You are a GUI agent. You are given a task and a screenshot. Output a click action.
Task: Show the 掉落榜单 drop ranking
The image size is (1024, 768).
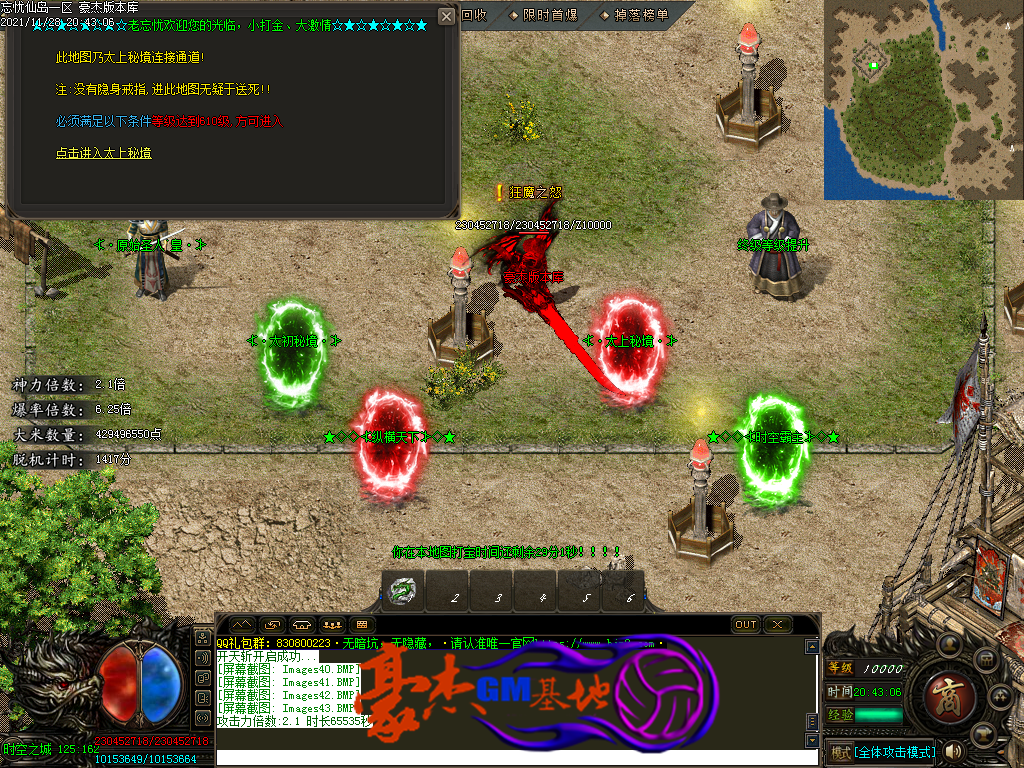coord(634,15)
